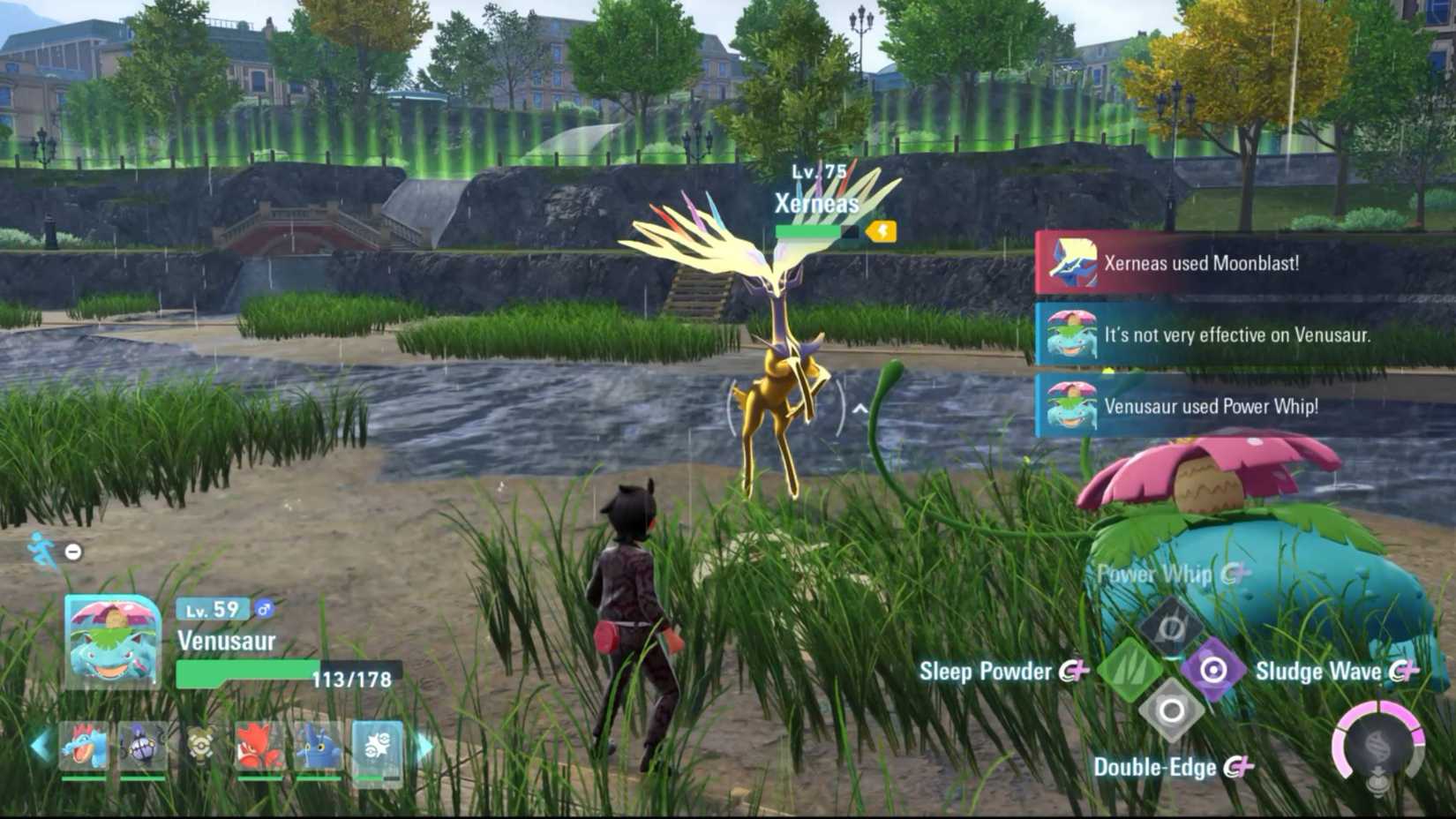
Task: Select Lampent from the party bar
Action: click(142, 746)
